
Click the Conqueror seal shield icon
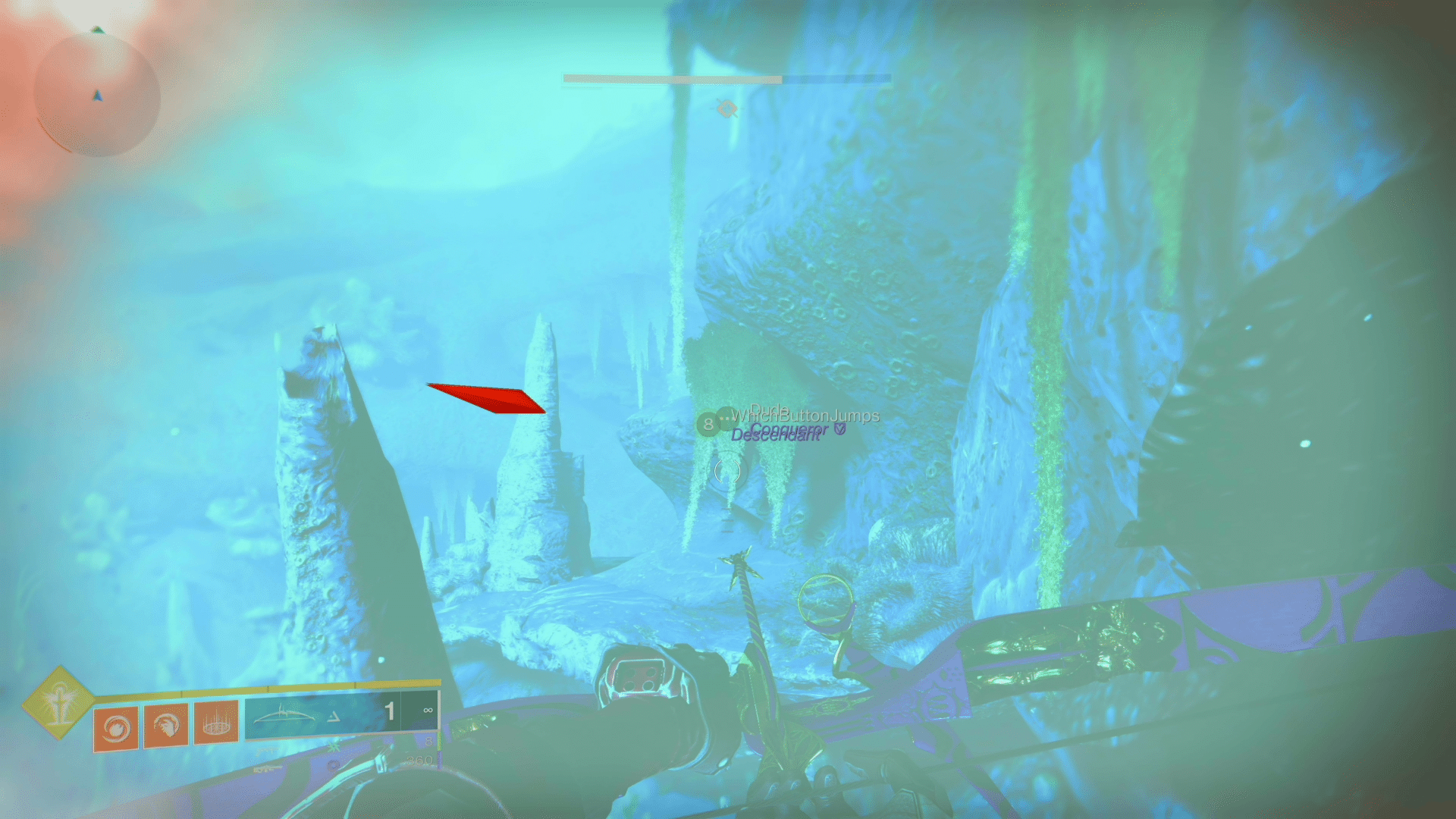pos(839,429)
